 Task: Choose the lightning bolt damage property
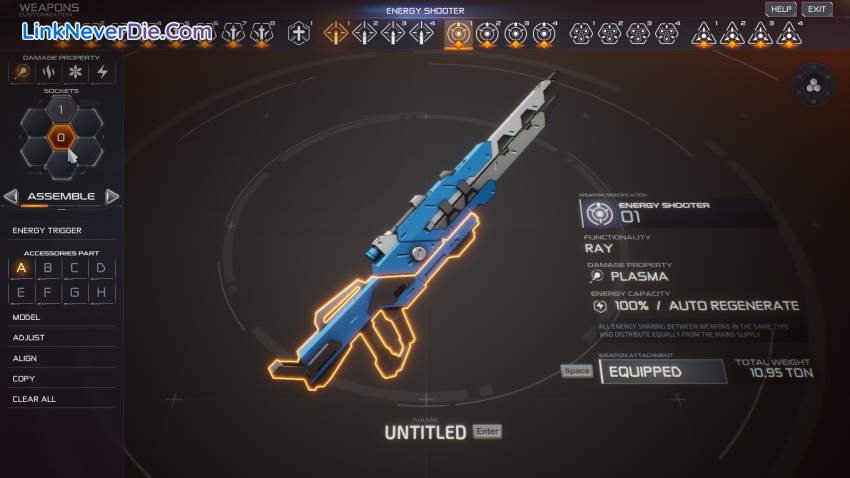tap(101, 73)
